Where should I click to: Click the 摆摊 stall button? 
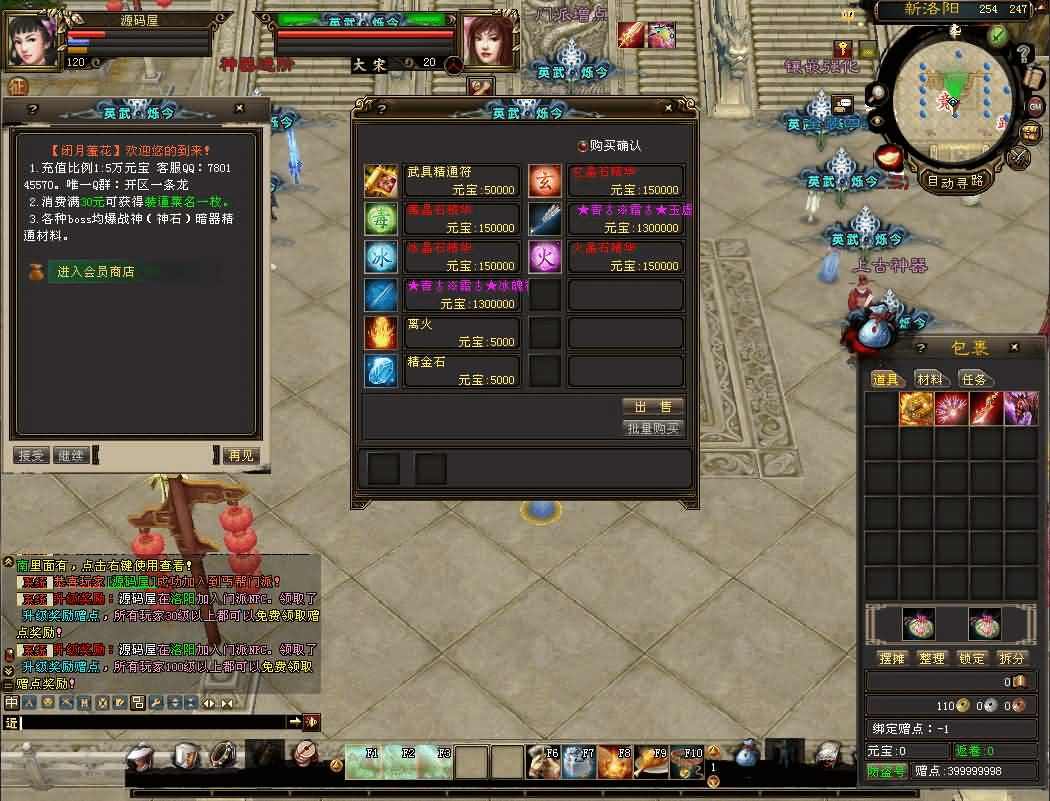[891, 658]
